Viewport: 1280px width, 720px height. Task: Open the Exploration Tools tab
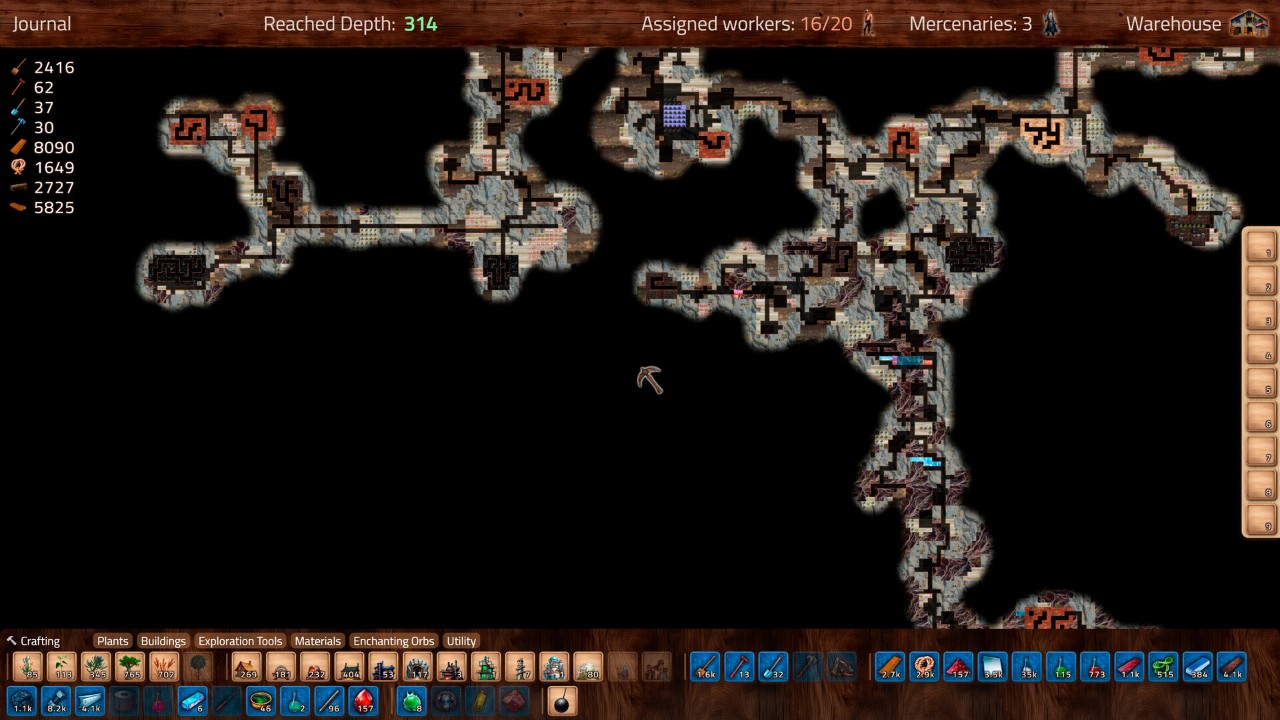[240, 641]
